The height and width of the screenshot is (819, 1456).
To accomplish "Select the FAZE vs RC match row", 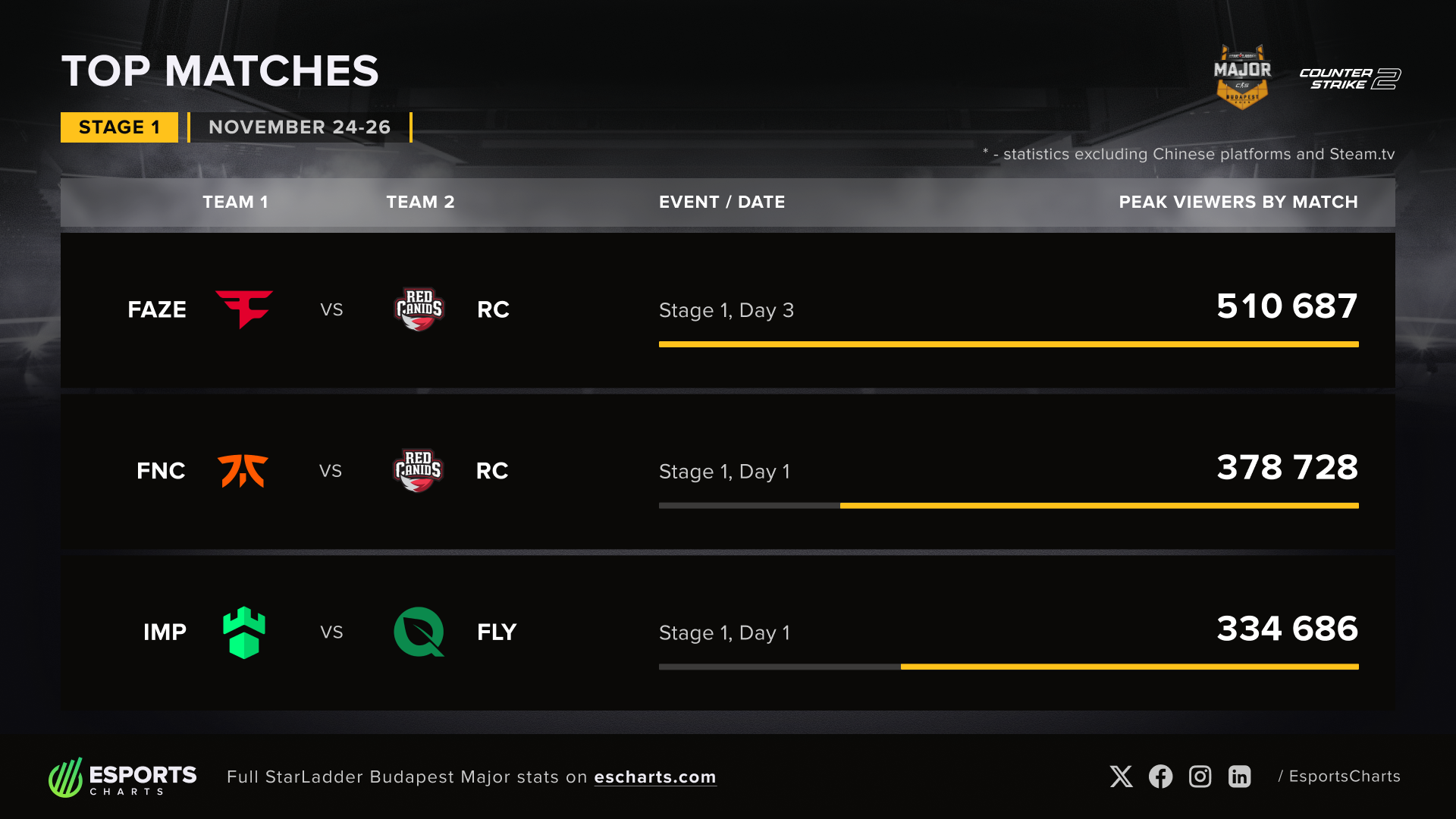I will (727, 310).
